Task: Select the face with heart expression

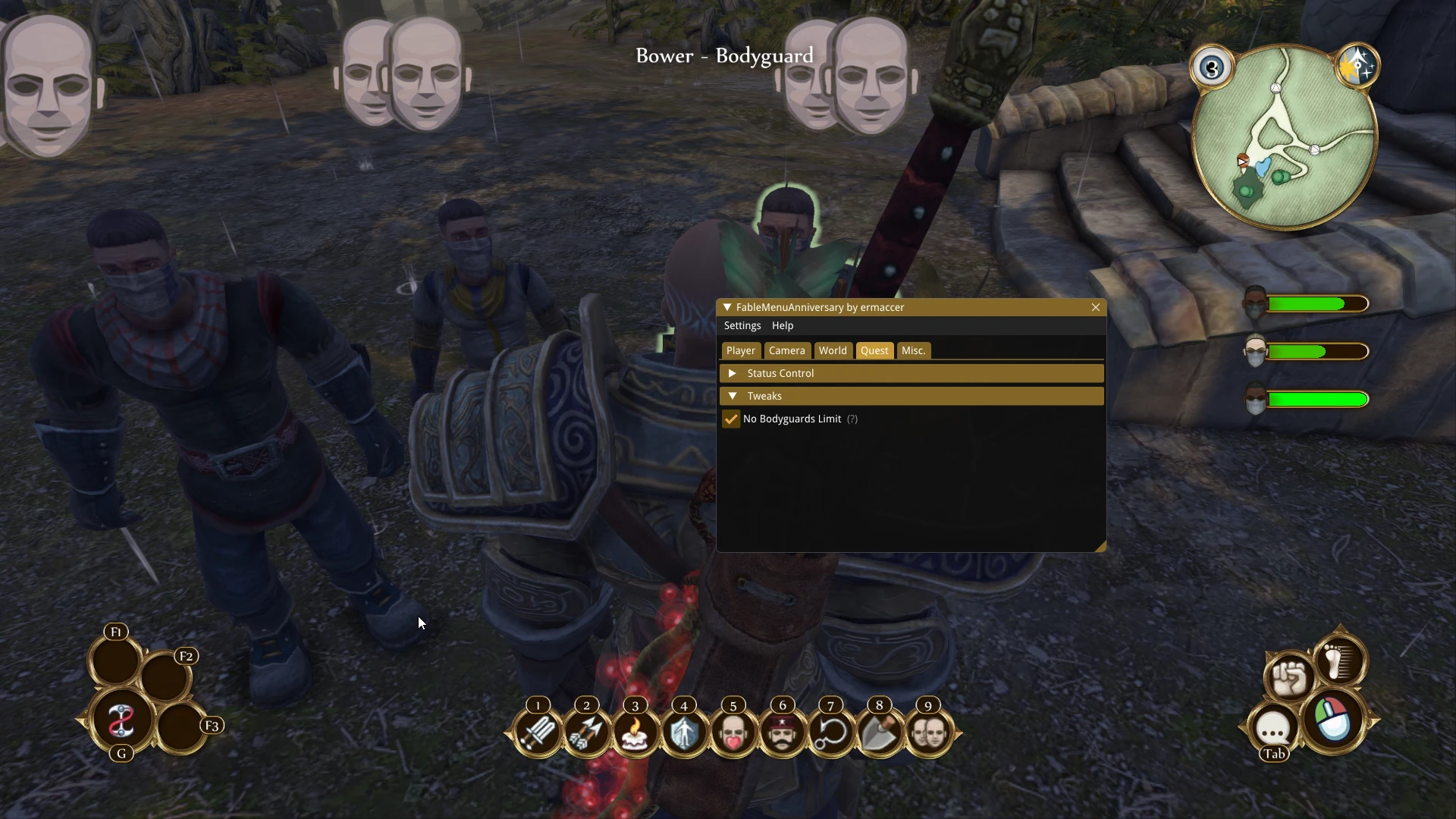Action: click(x=733, y=733)
